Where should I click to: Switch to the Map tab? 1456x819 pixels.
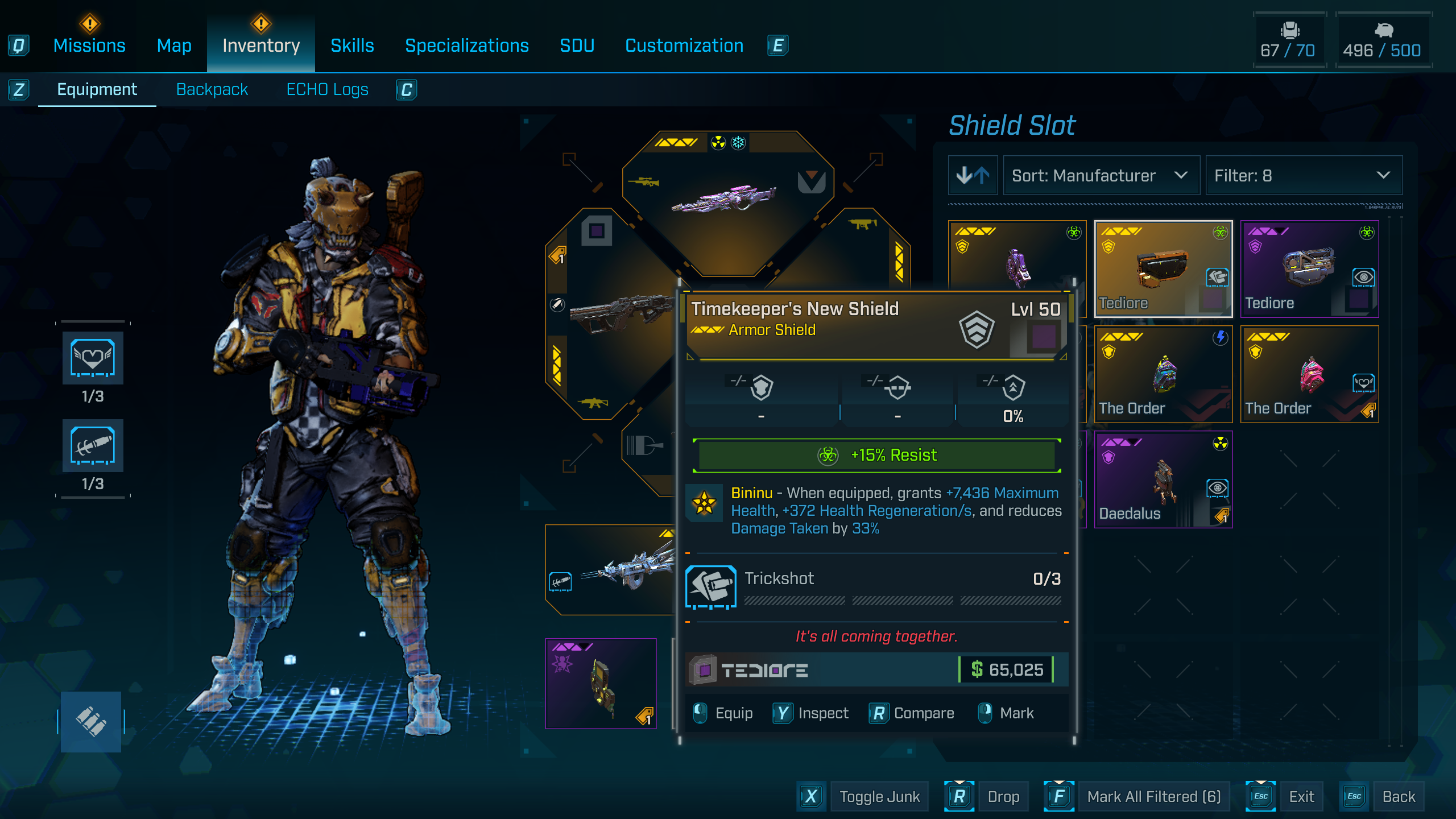174,45
